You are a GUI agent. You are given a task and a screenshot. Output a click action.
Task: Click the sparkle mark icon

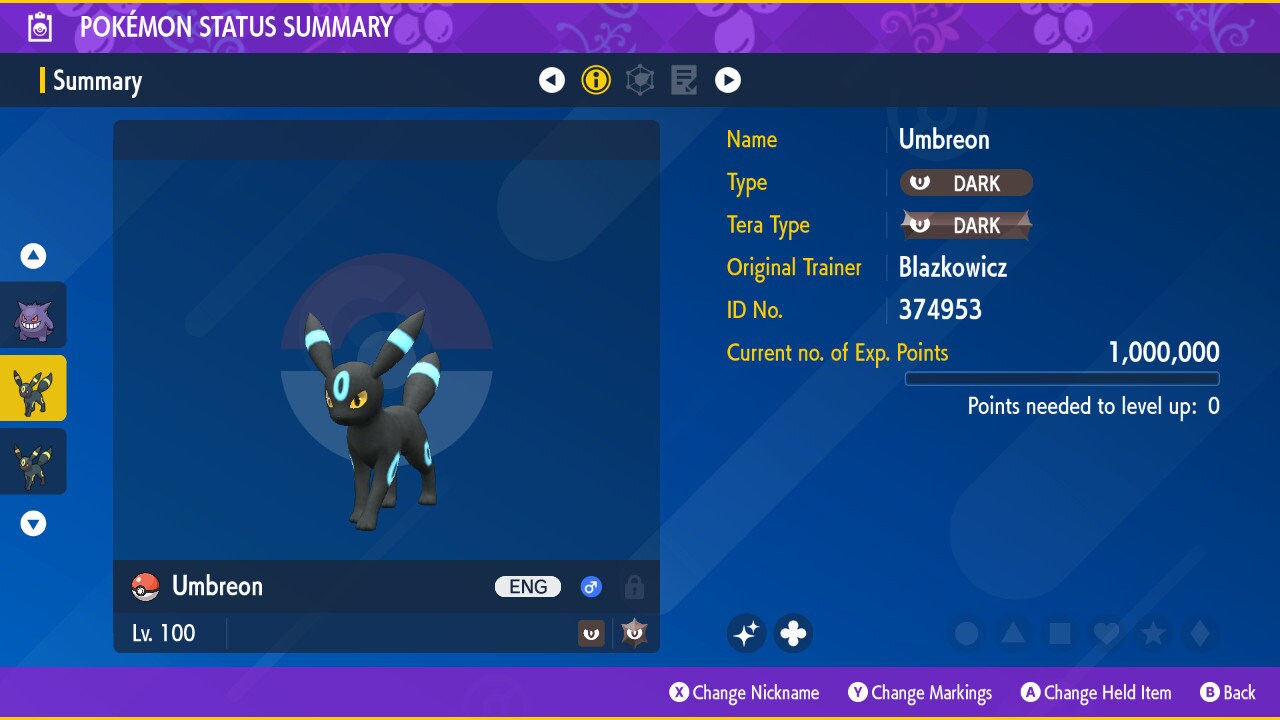(746, 633)
